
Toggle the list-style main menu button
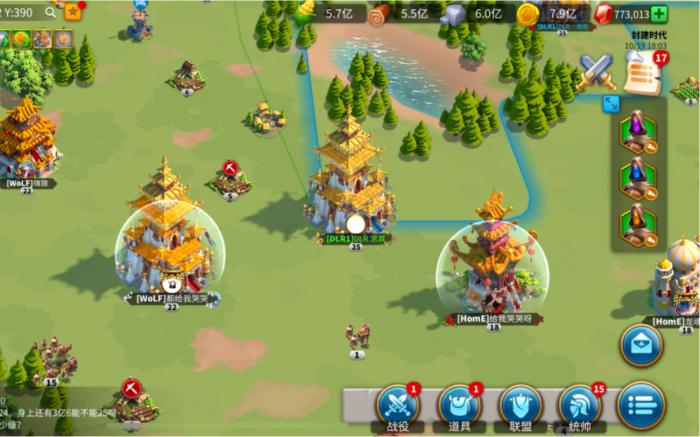(641, 404)
